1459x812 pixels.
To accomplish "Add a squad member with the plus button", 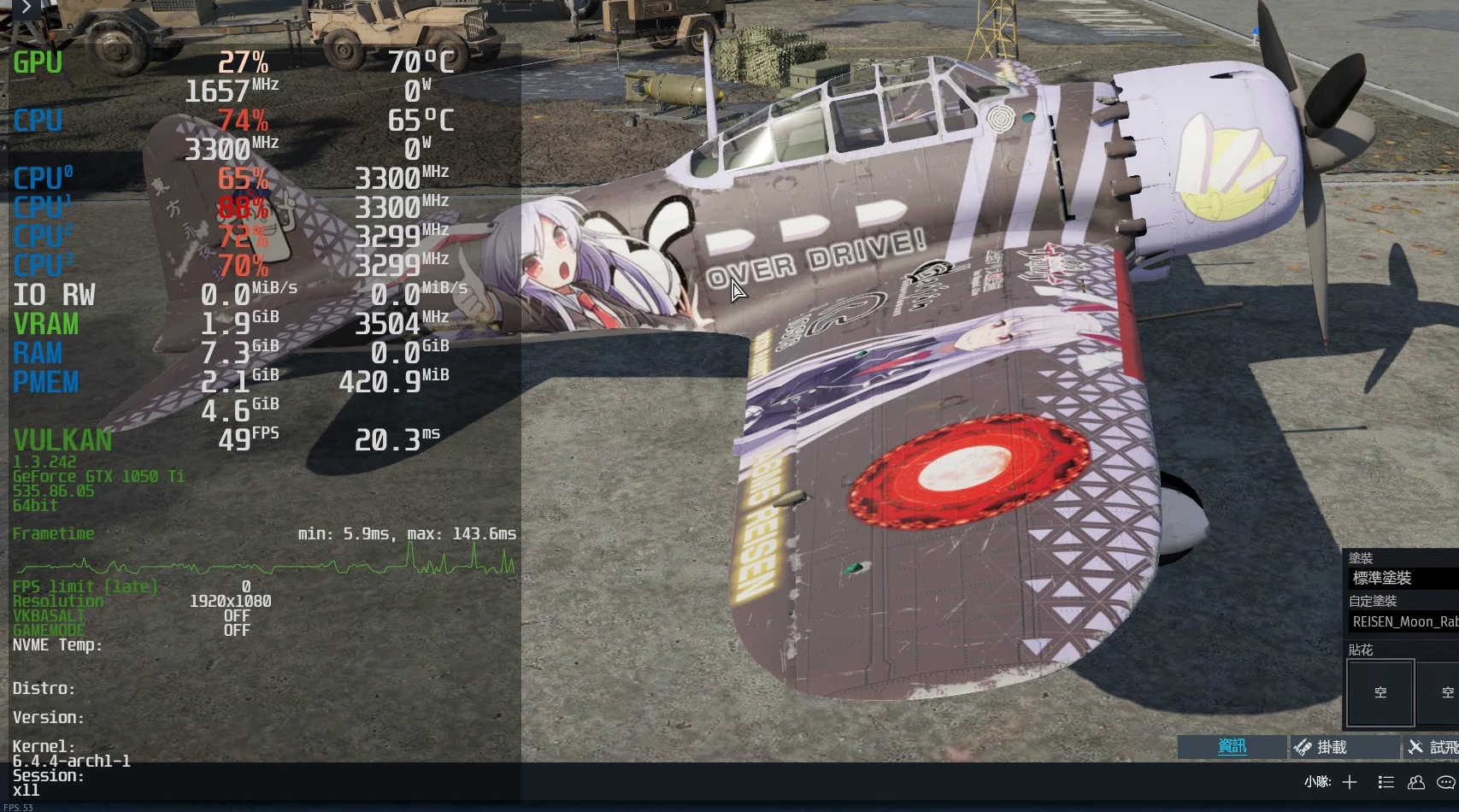I will tap(1350, 782).
